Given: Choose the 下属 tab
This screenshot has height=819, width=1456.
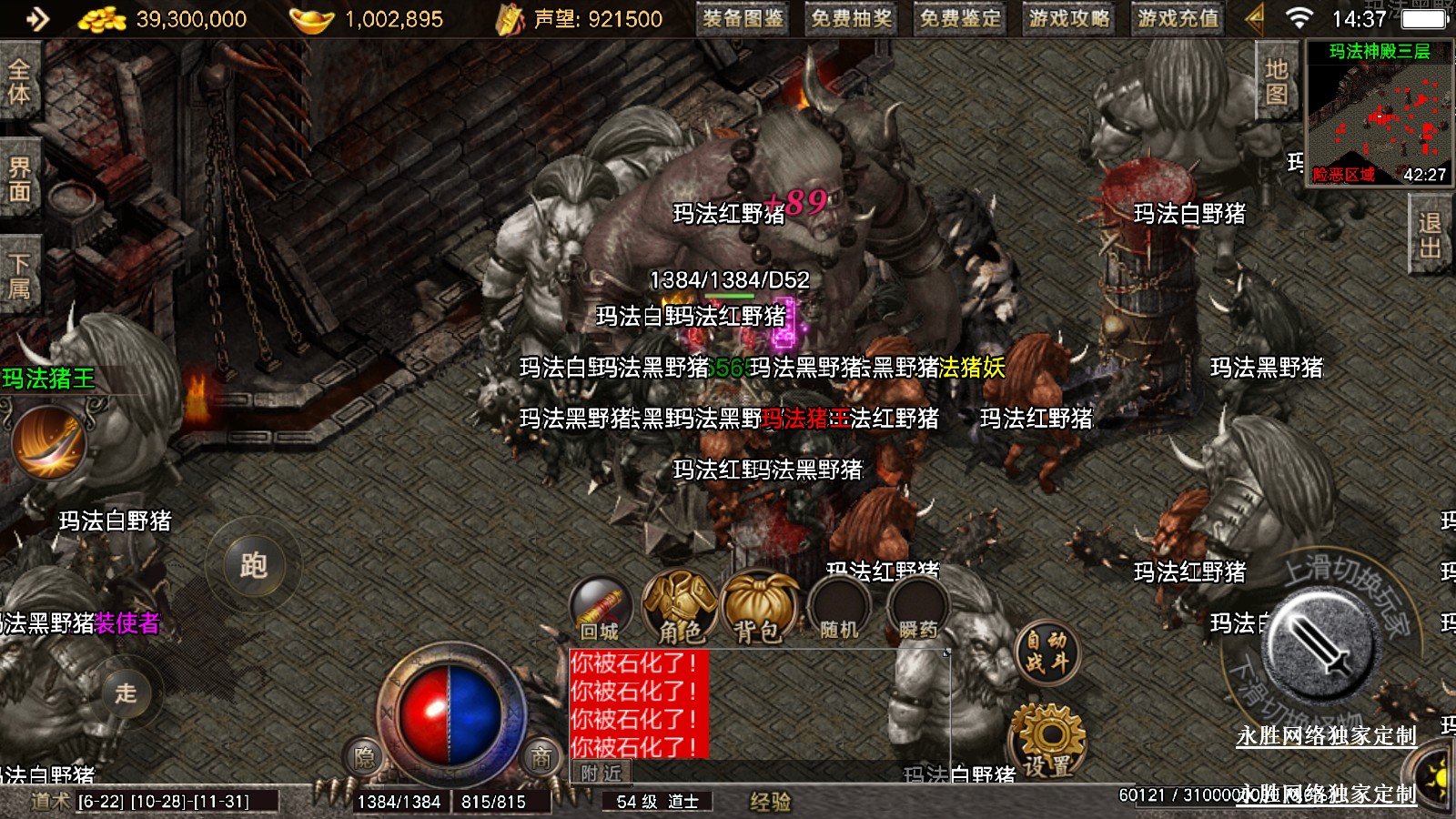Looking at the screenshot, I should [19, 277].
